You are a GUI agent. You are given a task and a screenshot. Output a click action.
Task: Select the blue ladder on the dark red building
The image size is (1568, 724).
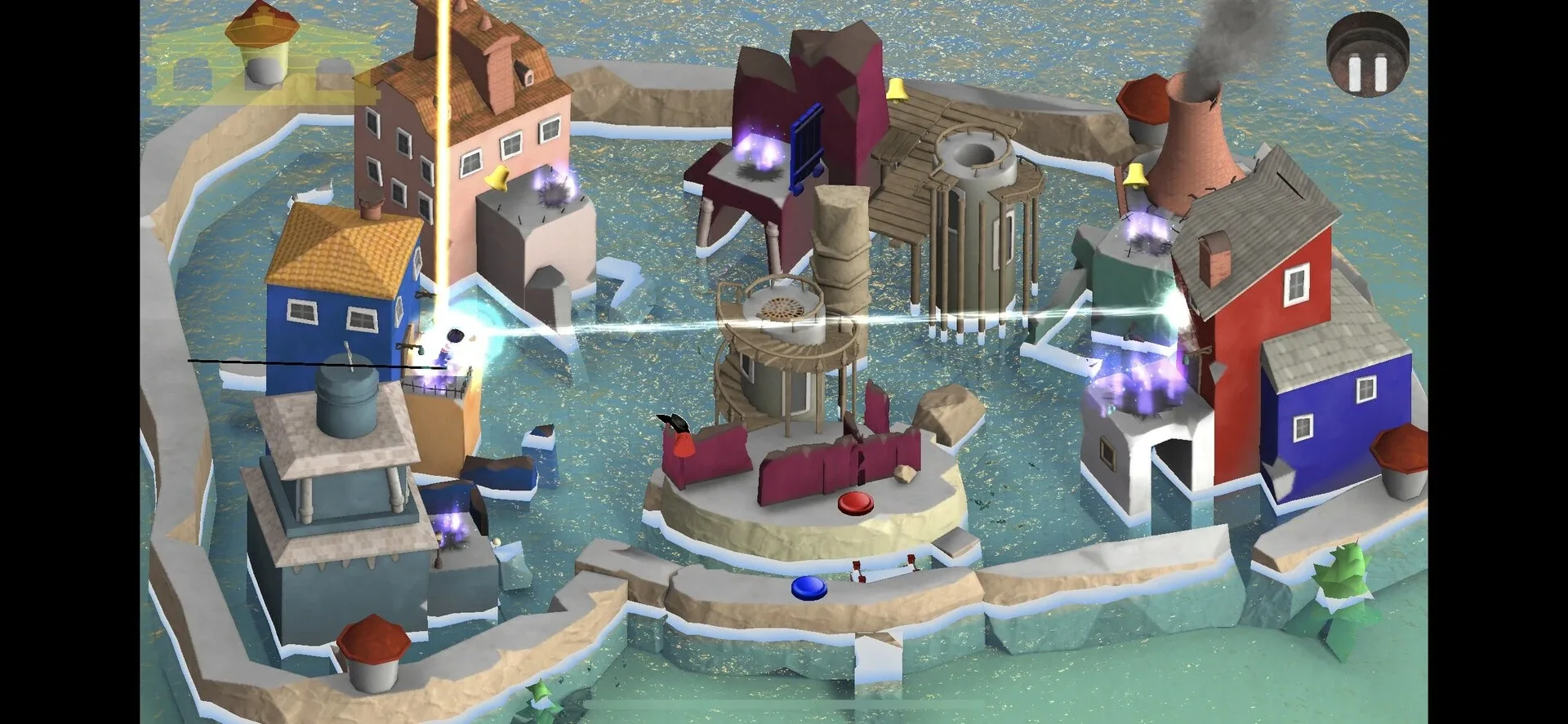[x=808, y=147]
